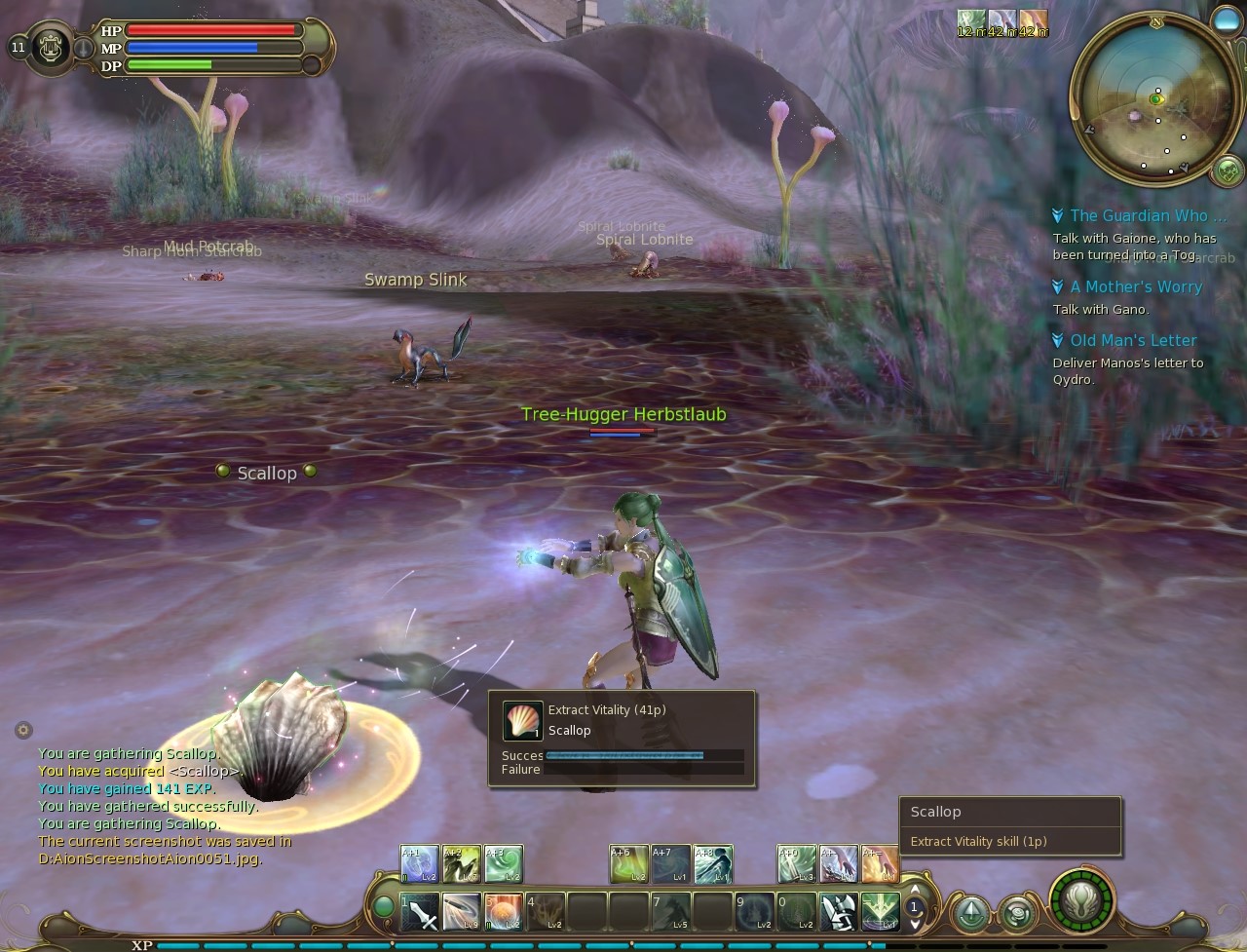
Task: Activate the A+0 green sword skill
Action: [x=796, y=864]
